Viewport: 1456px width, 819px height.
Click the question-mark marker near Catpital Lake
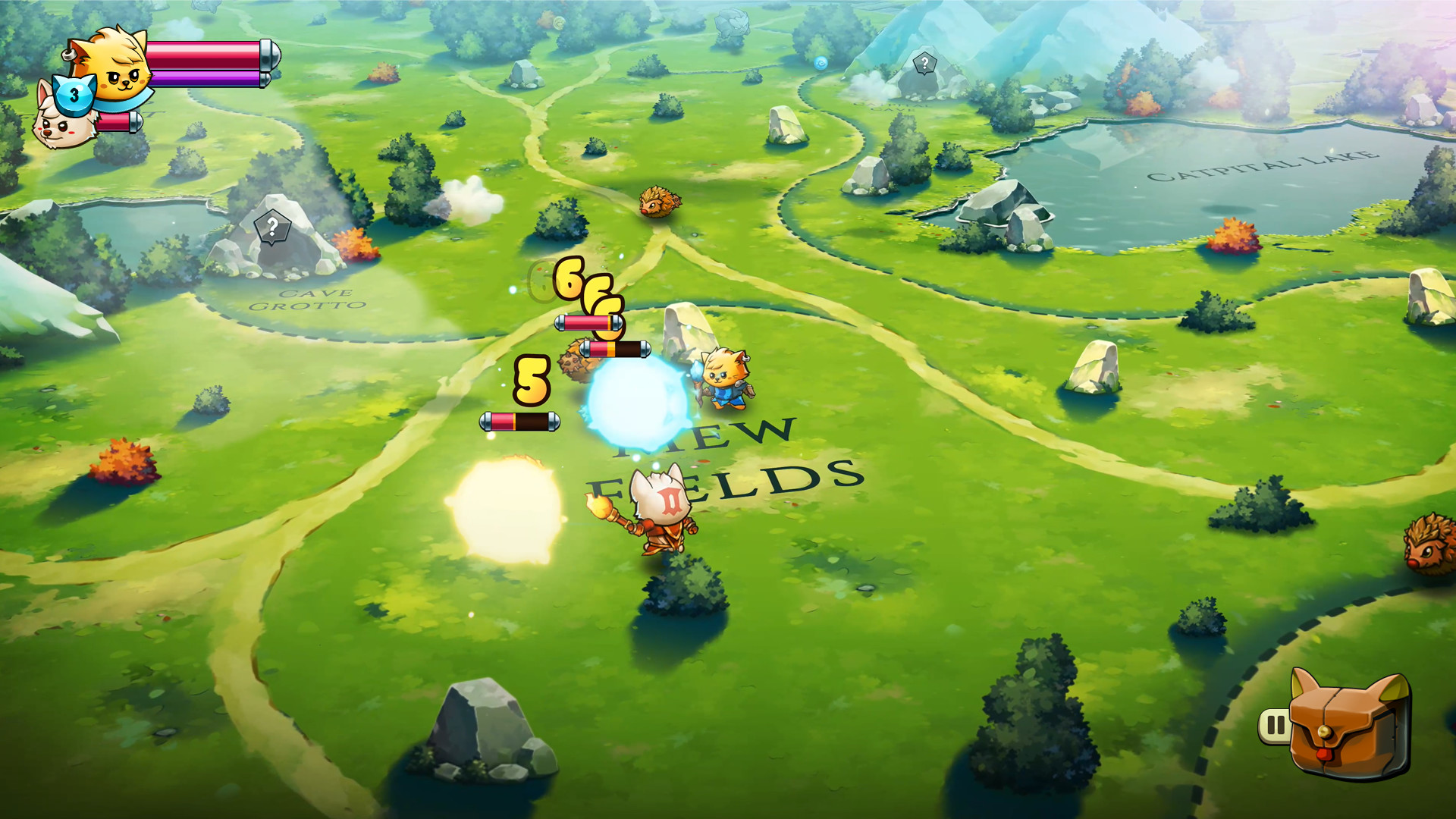tap(927, 62)
